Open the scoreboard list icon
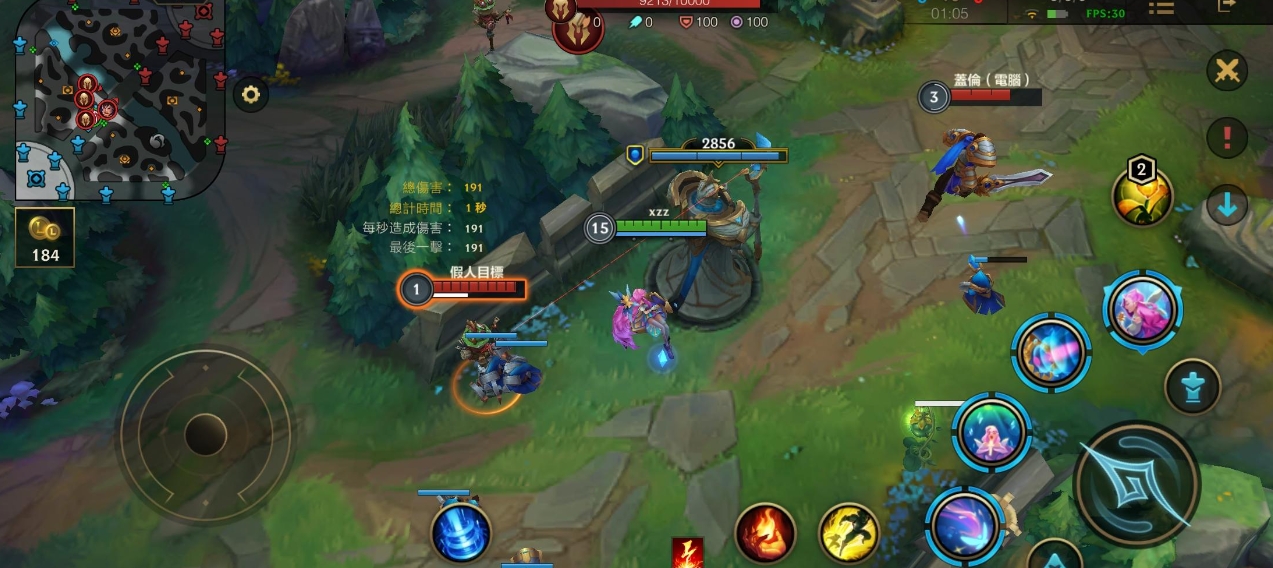Image resolution: width=1273 pixels, height=568 pixels. (x=1161, y=8)
